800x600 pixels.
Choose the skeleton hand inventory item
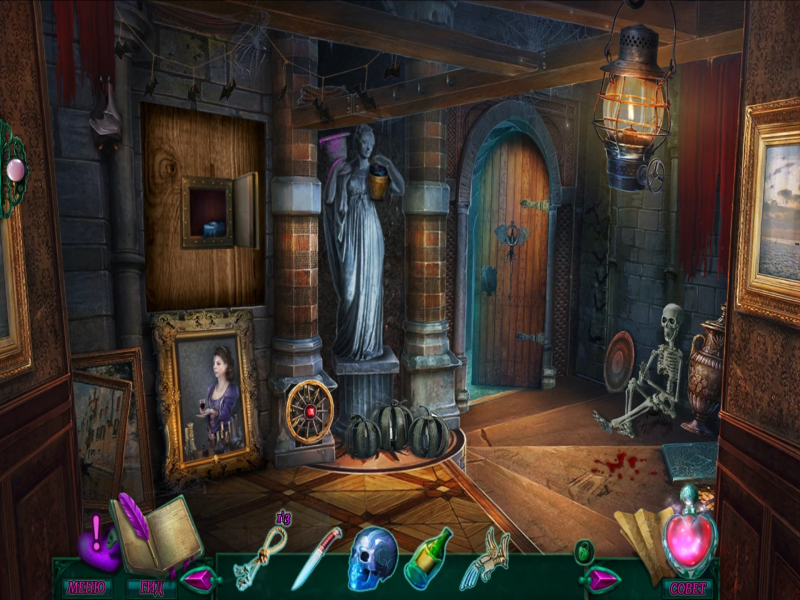pyautogui.click(x=483, y=558)
